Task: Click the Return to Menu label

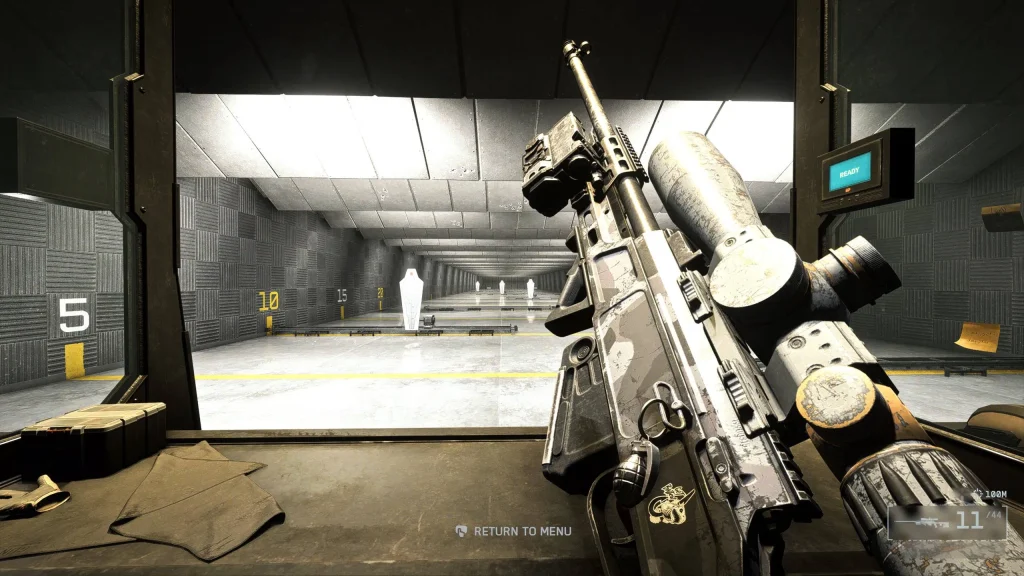Action: click(x=521, y=531)
